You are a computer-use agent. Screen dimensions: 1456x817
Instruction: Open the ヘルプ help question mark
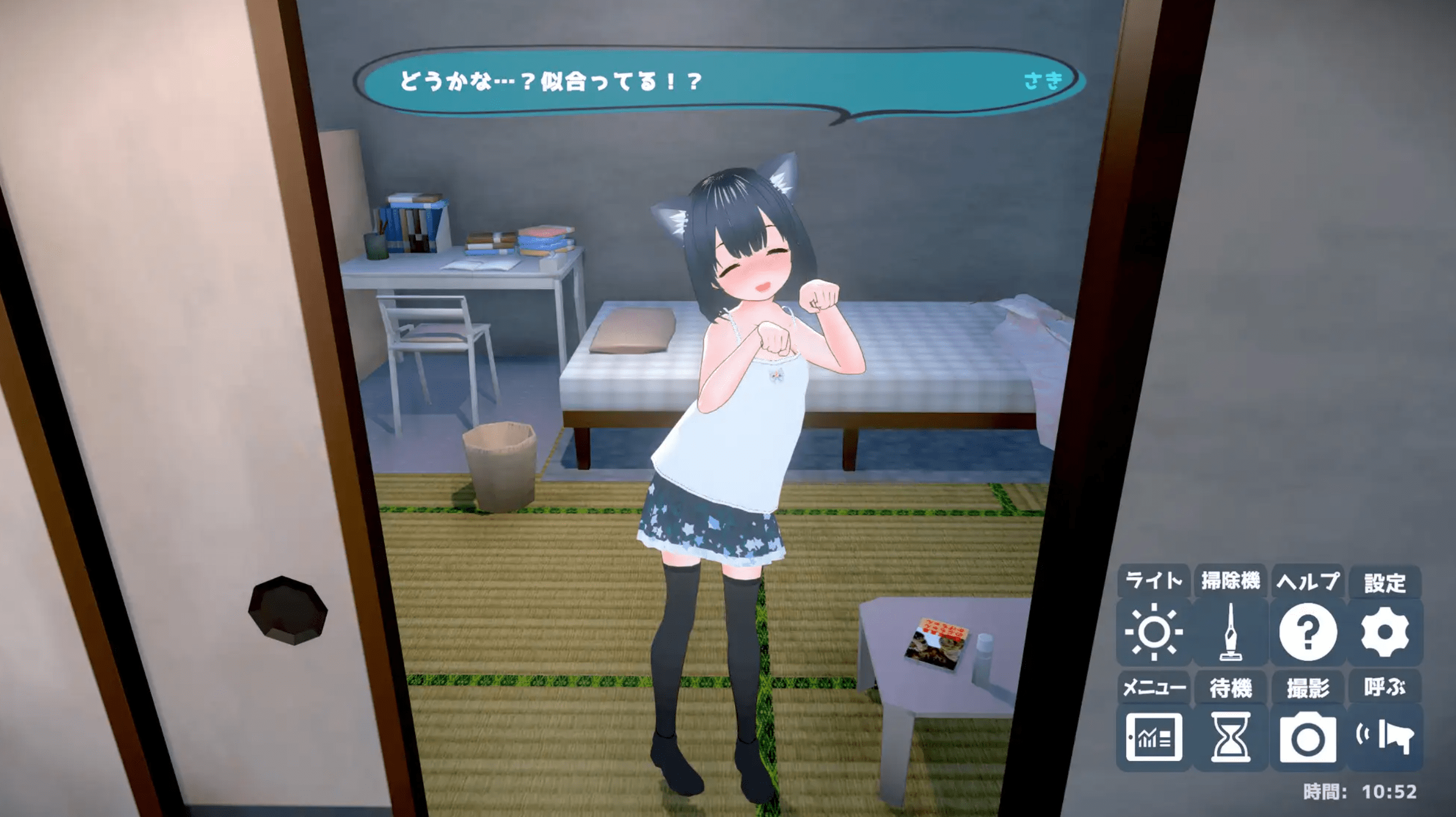coord(1308,632)
